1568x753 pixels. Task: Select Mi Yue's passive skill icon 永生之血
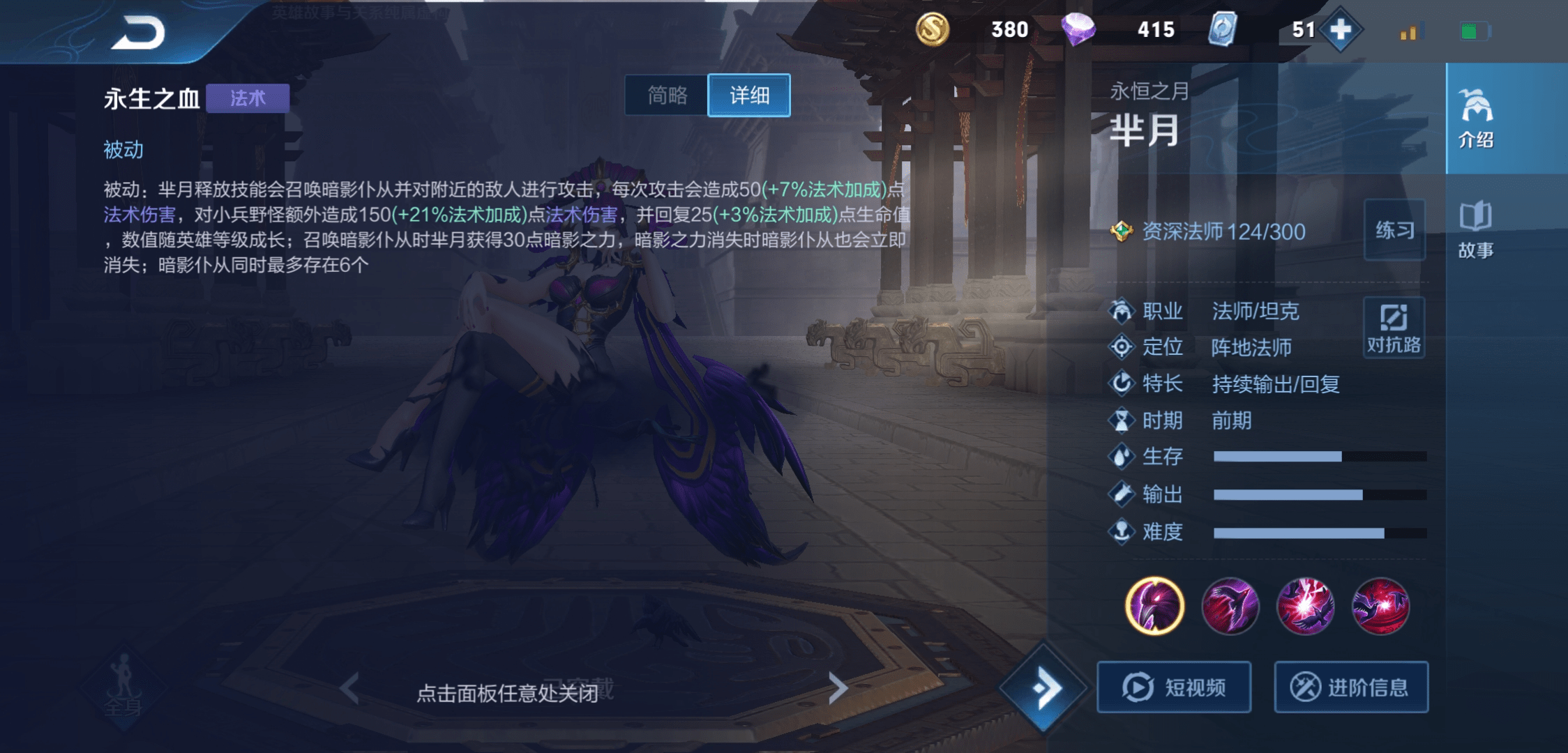(x=1154, y=607)
